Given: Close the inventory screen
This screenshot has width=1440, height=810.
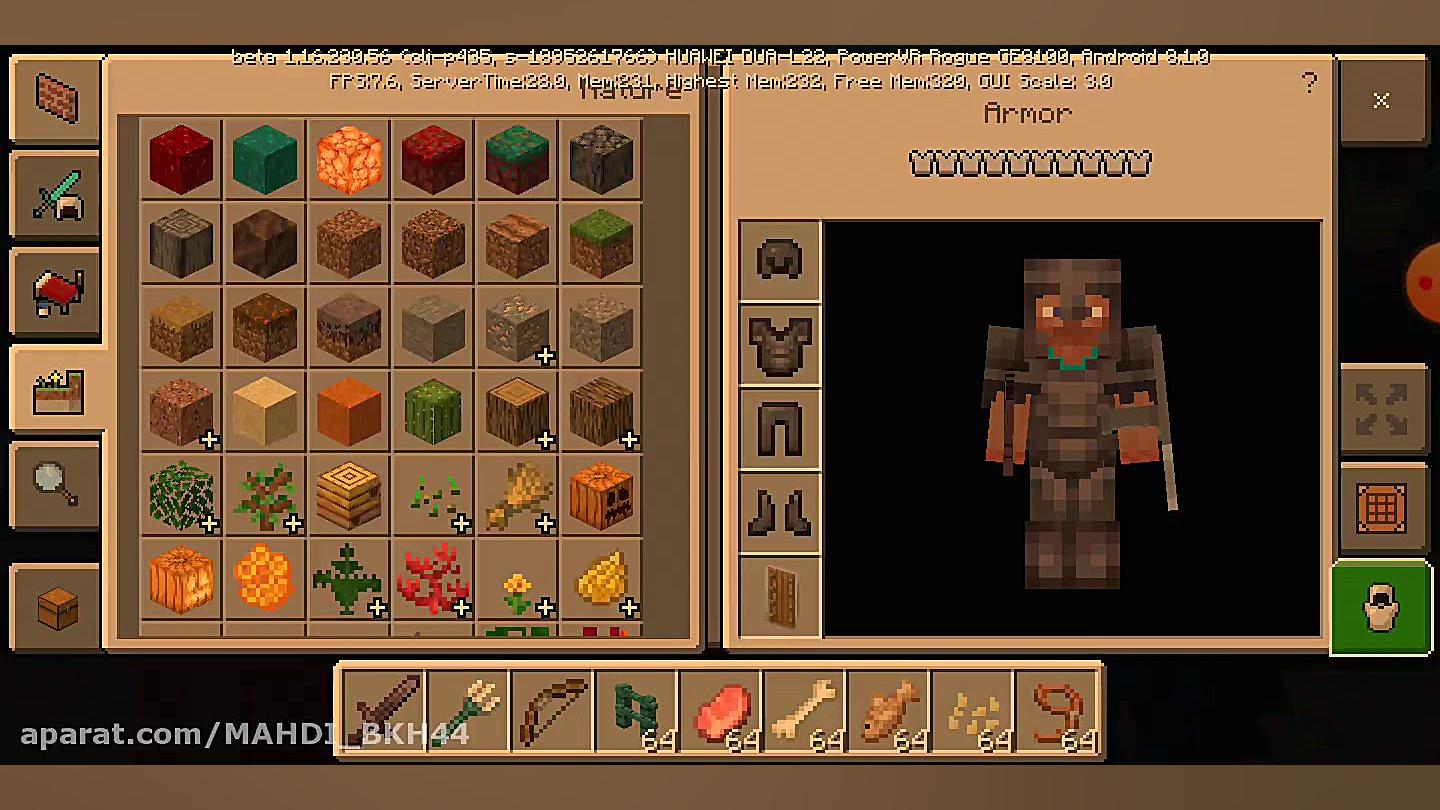Looking at the screenshot, I should [x=1381, y=101].
